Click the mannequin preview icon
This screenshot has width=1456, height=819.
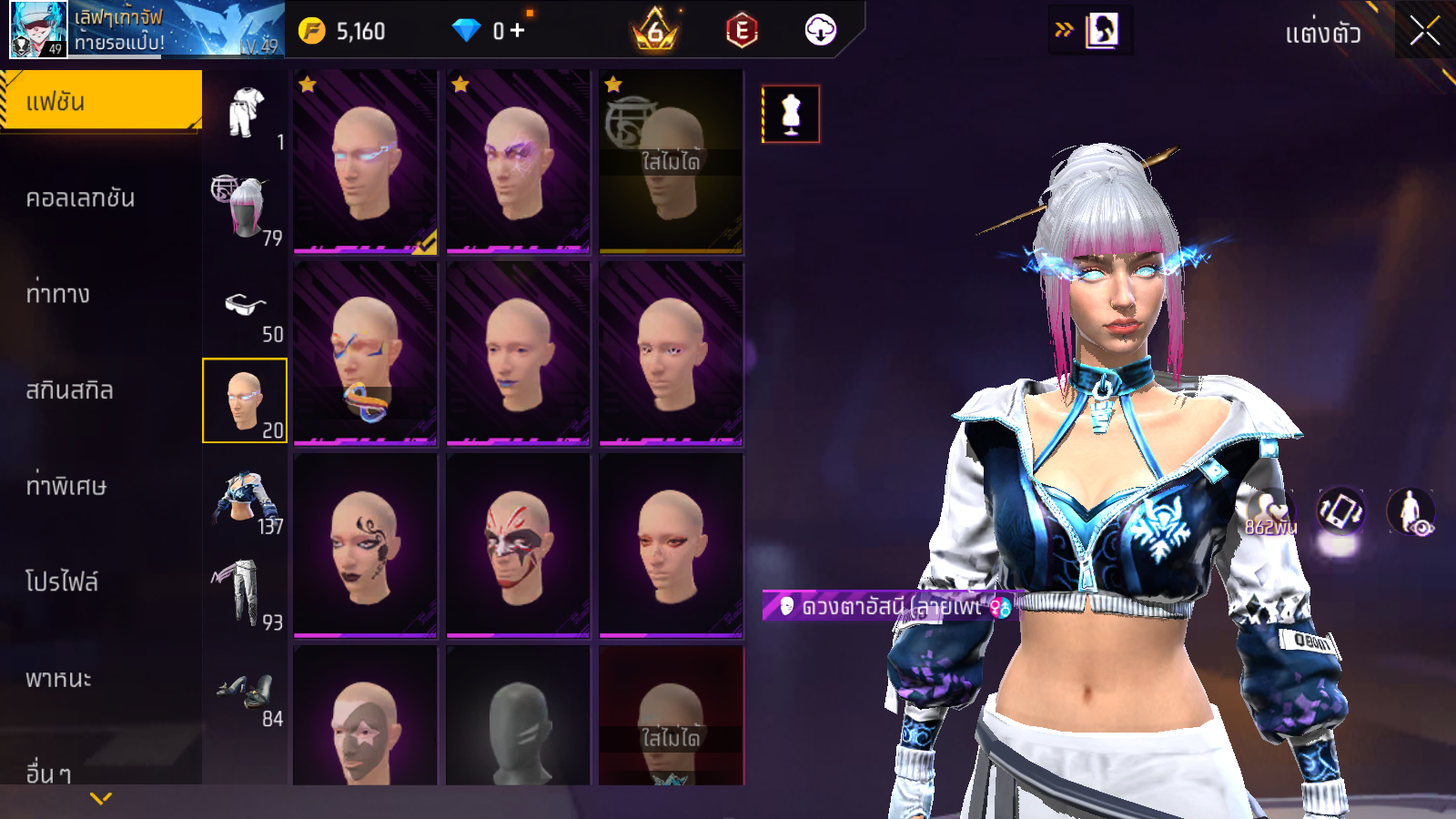coord(791,114)
